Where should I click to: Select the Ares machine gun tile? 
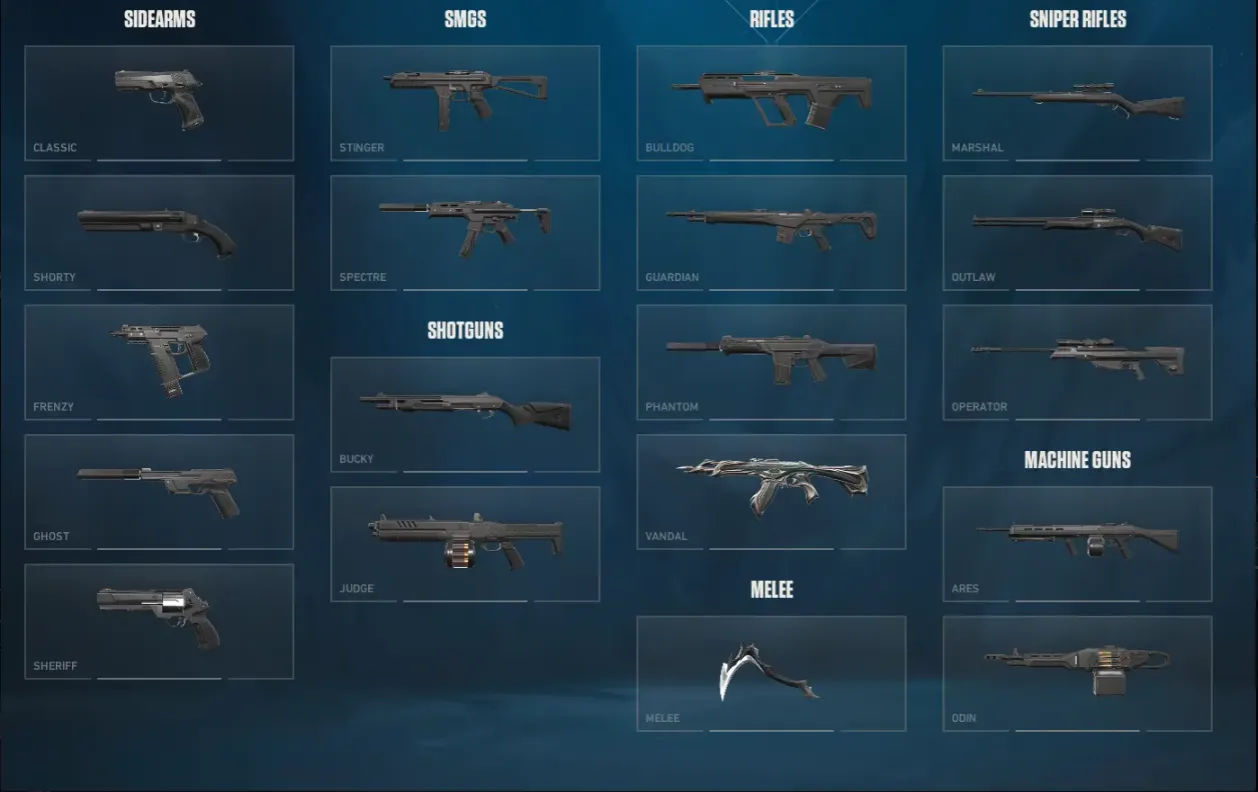[1077, 544]
